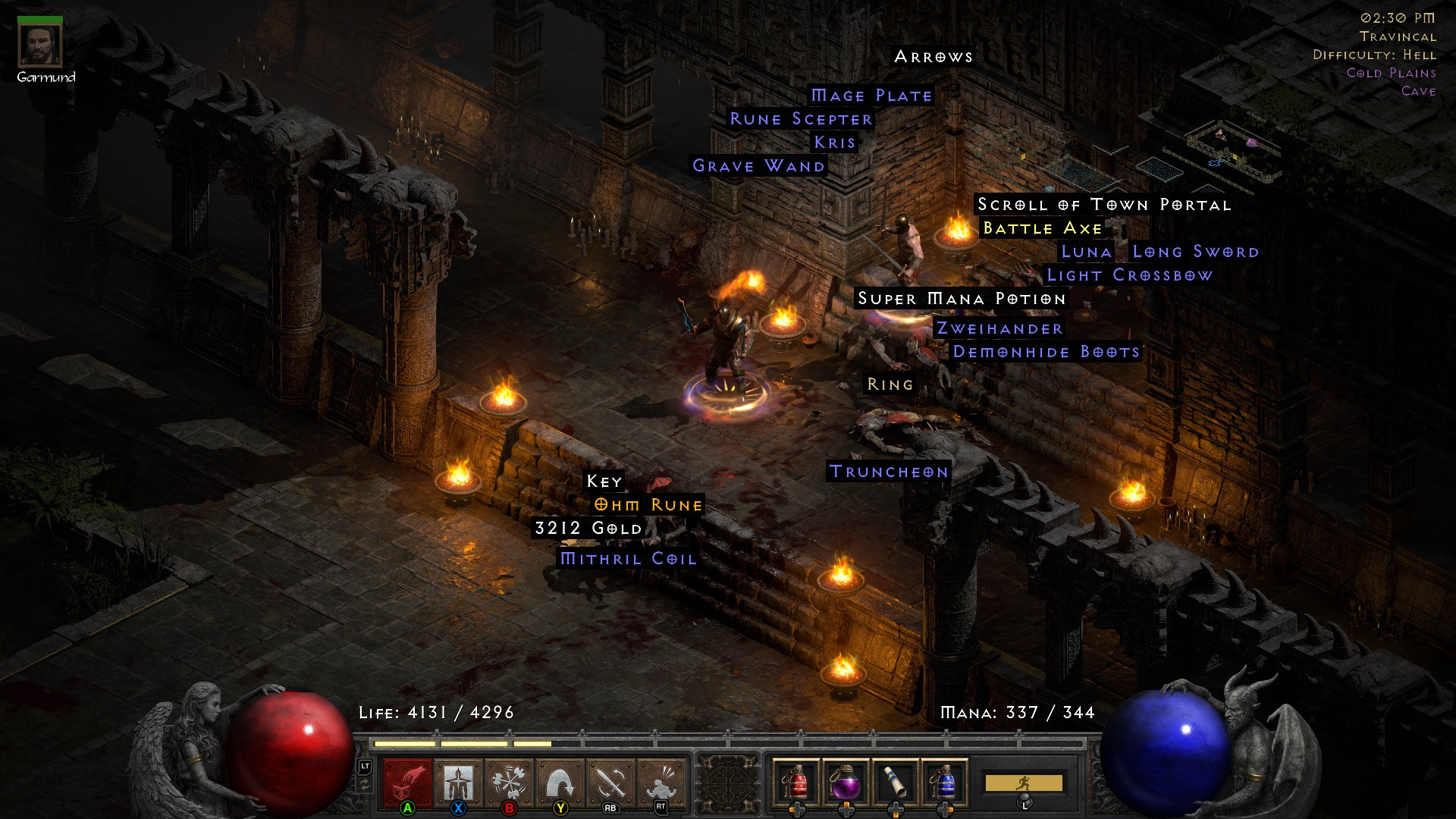Select the sword with rotating arrows skill
The image size is (1456, 819).
610,782
